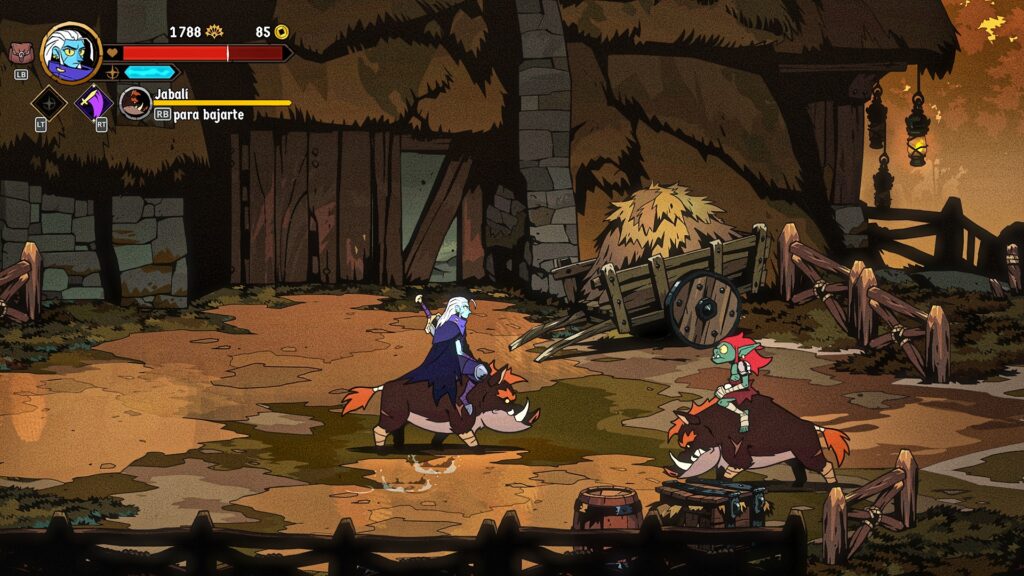Click the Jabalí boar mount portrait

coord(134,102)
